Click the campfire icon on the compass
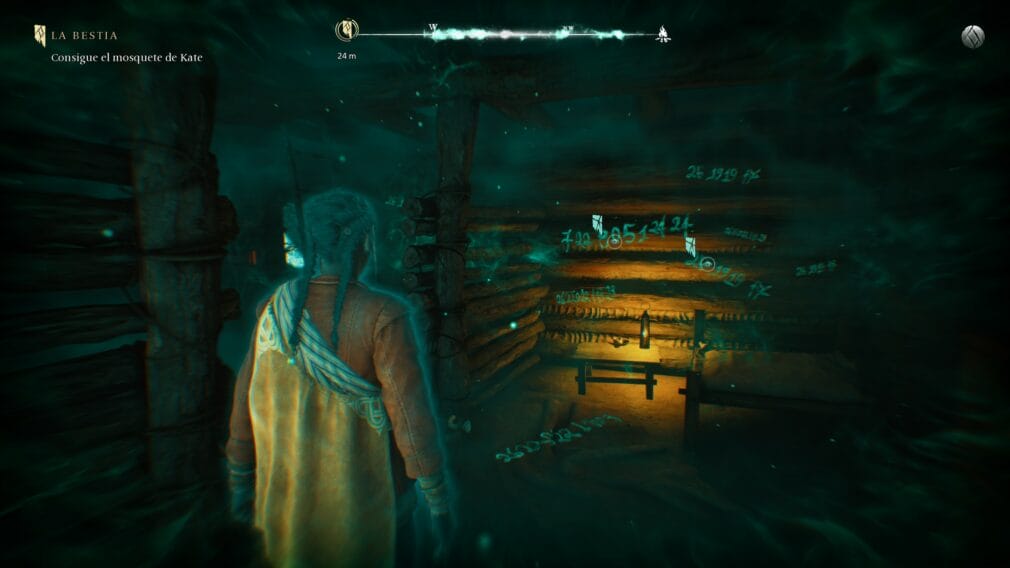This screenshot has height=568, width=1010. click(x=662, y=34)
